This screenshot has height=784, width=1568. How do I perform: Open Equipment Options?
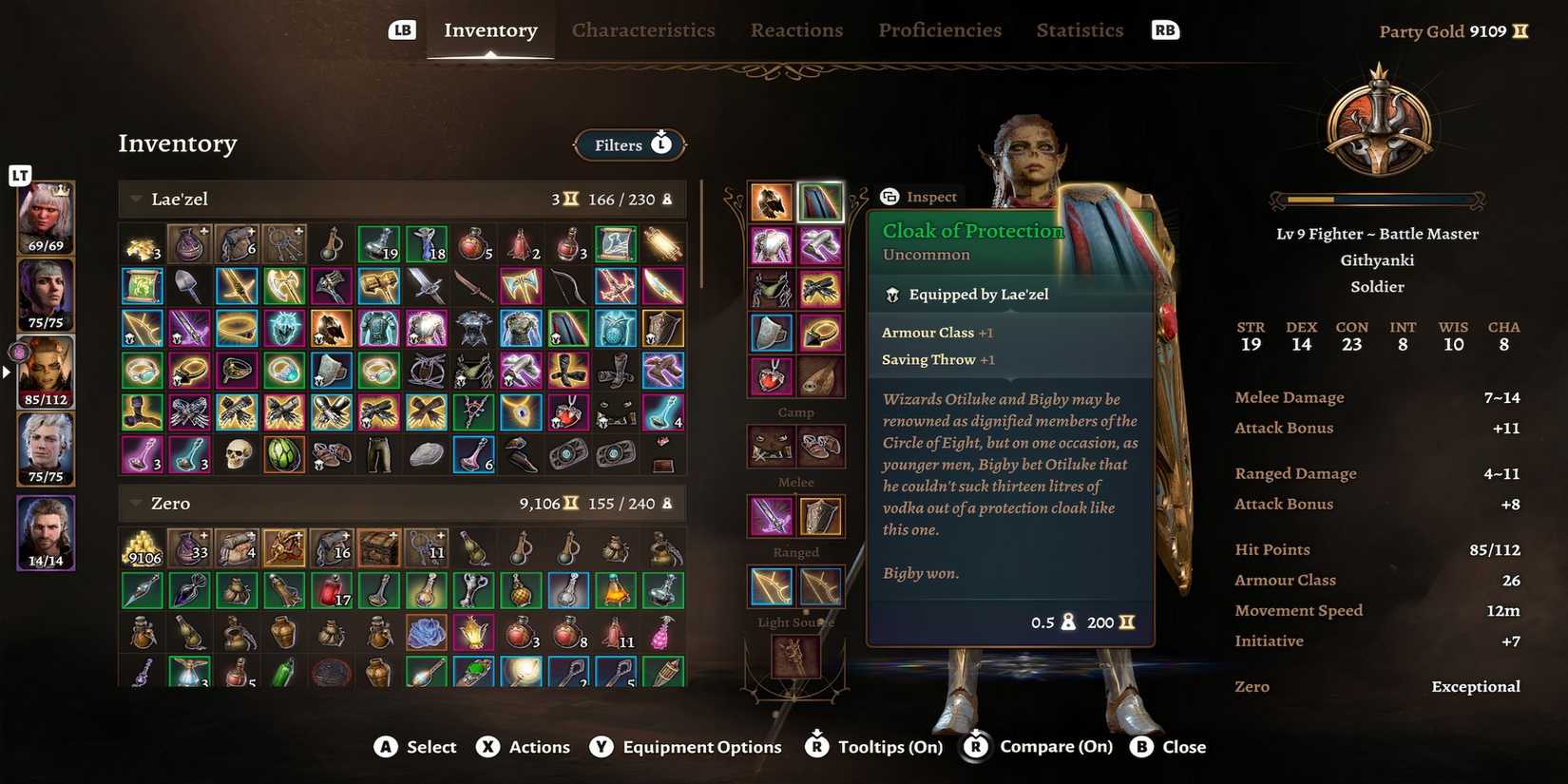pos(686,747)
